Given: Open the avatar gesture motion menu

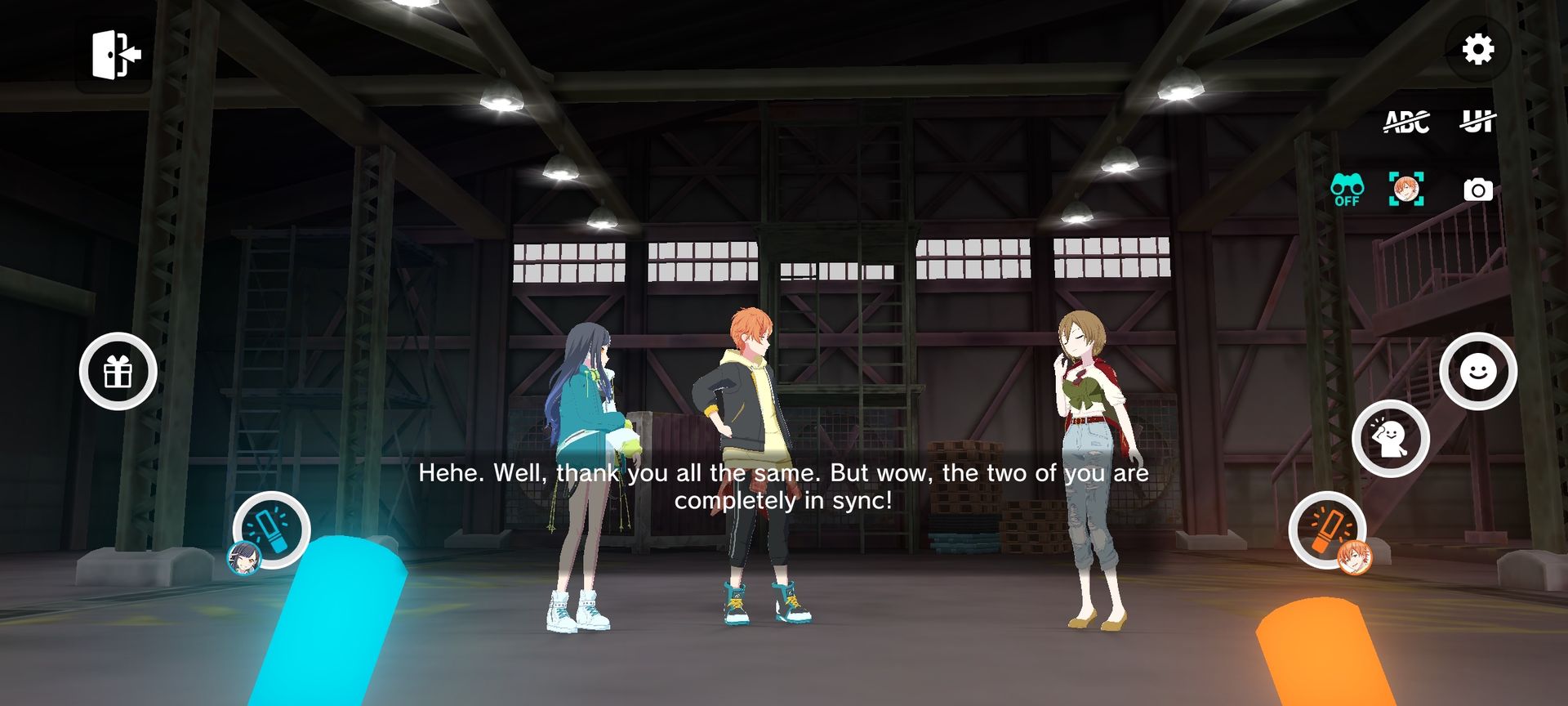Looking at the screenshot, I should click(1390, 439).
